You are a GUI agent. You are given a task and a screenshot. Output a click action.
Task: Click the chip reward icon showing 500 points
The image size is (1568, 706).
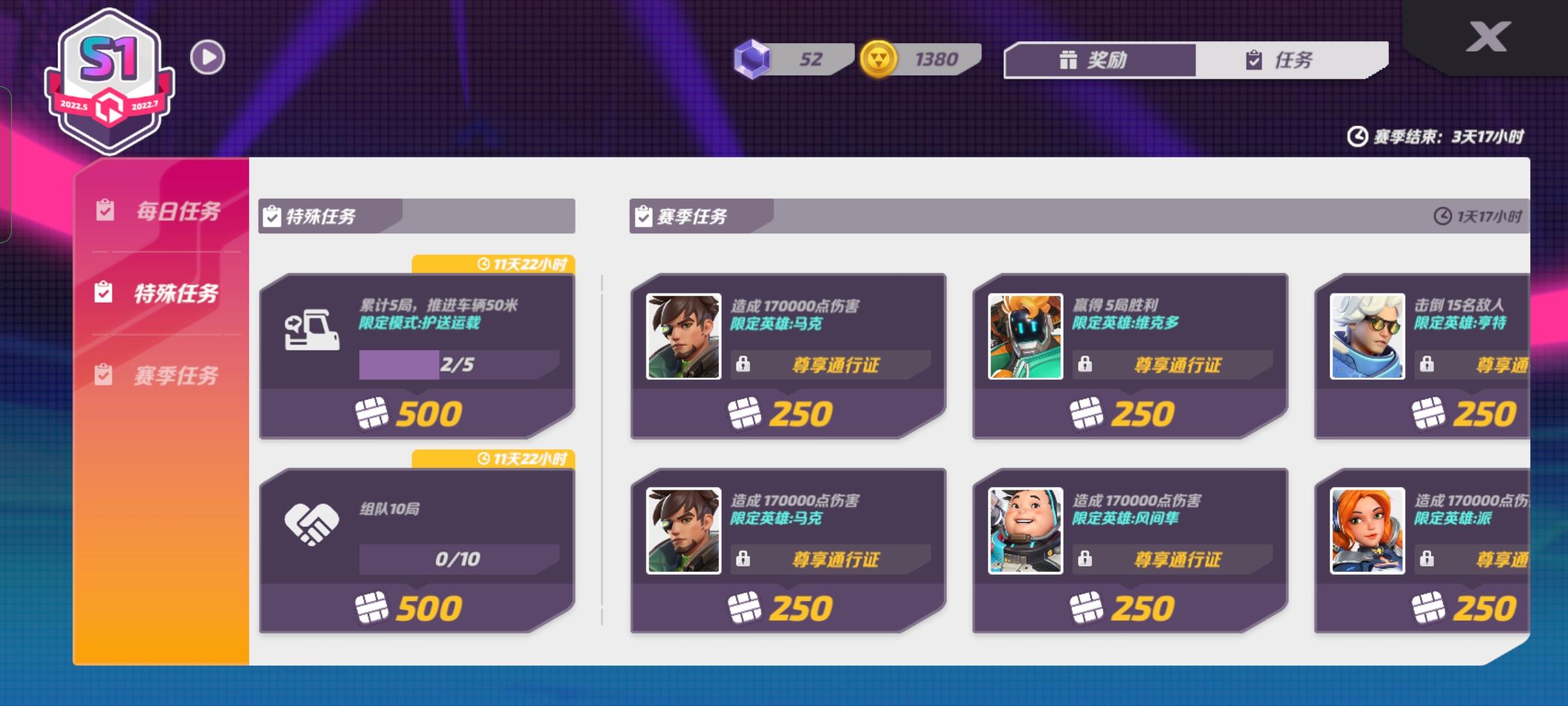click(x=370, y=411)
